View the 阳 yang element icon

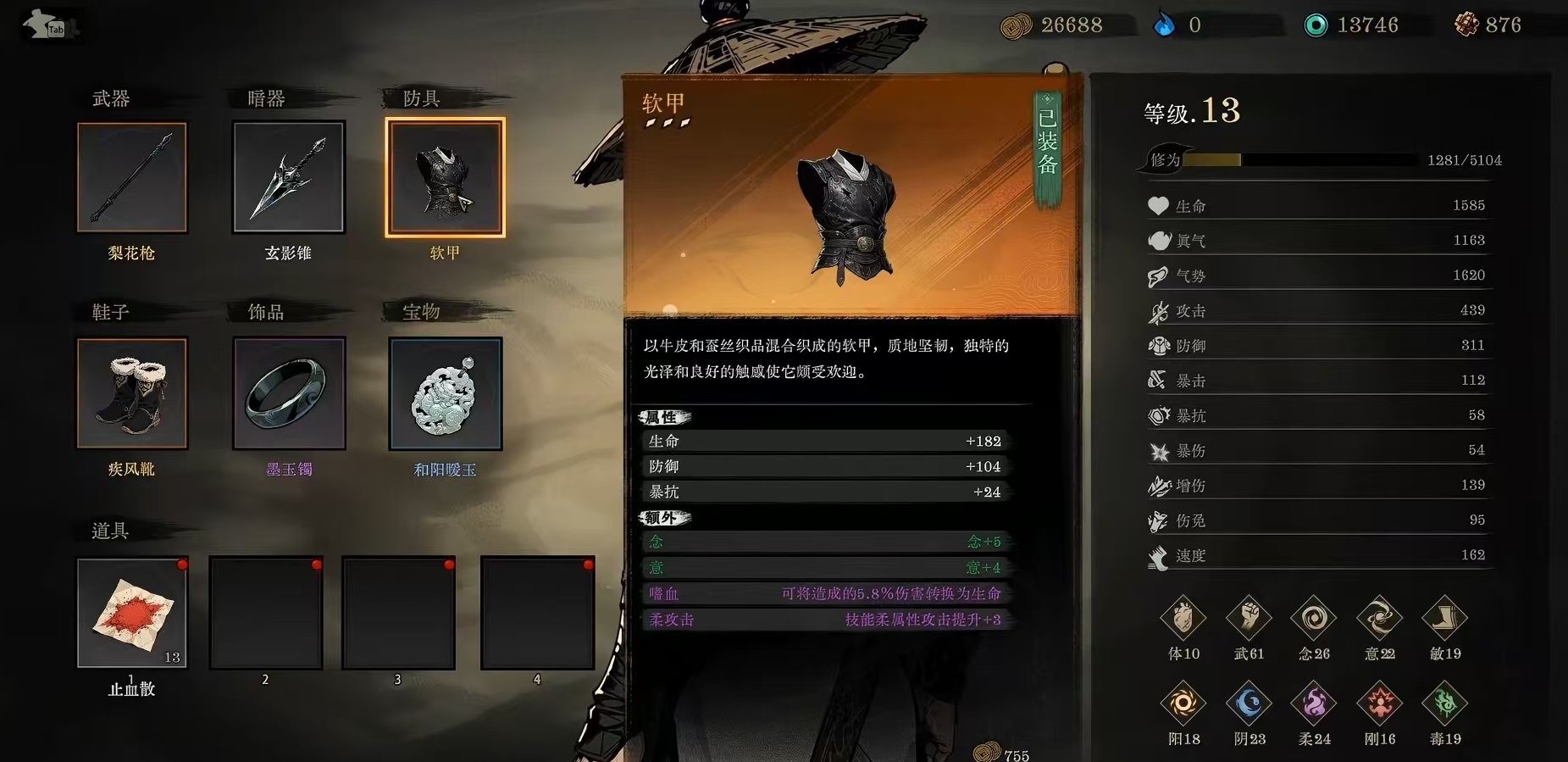[x=1183, y=704]
